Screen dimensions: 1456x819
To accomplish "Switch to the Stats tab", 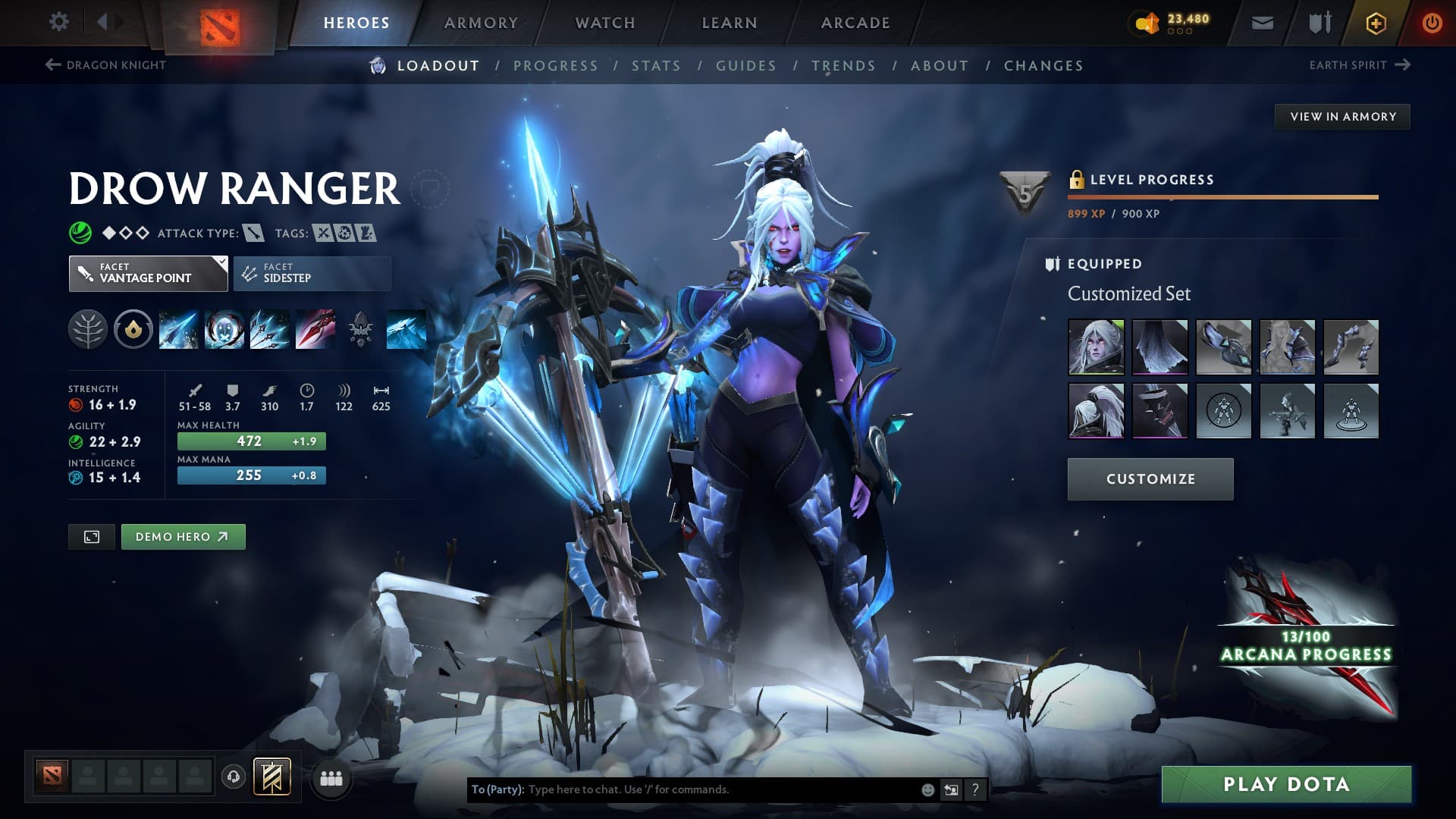I will (x=657, y=66).
